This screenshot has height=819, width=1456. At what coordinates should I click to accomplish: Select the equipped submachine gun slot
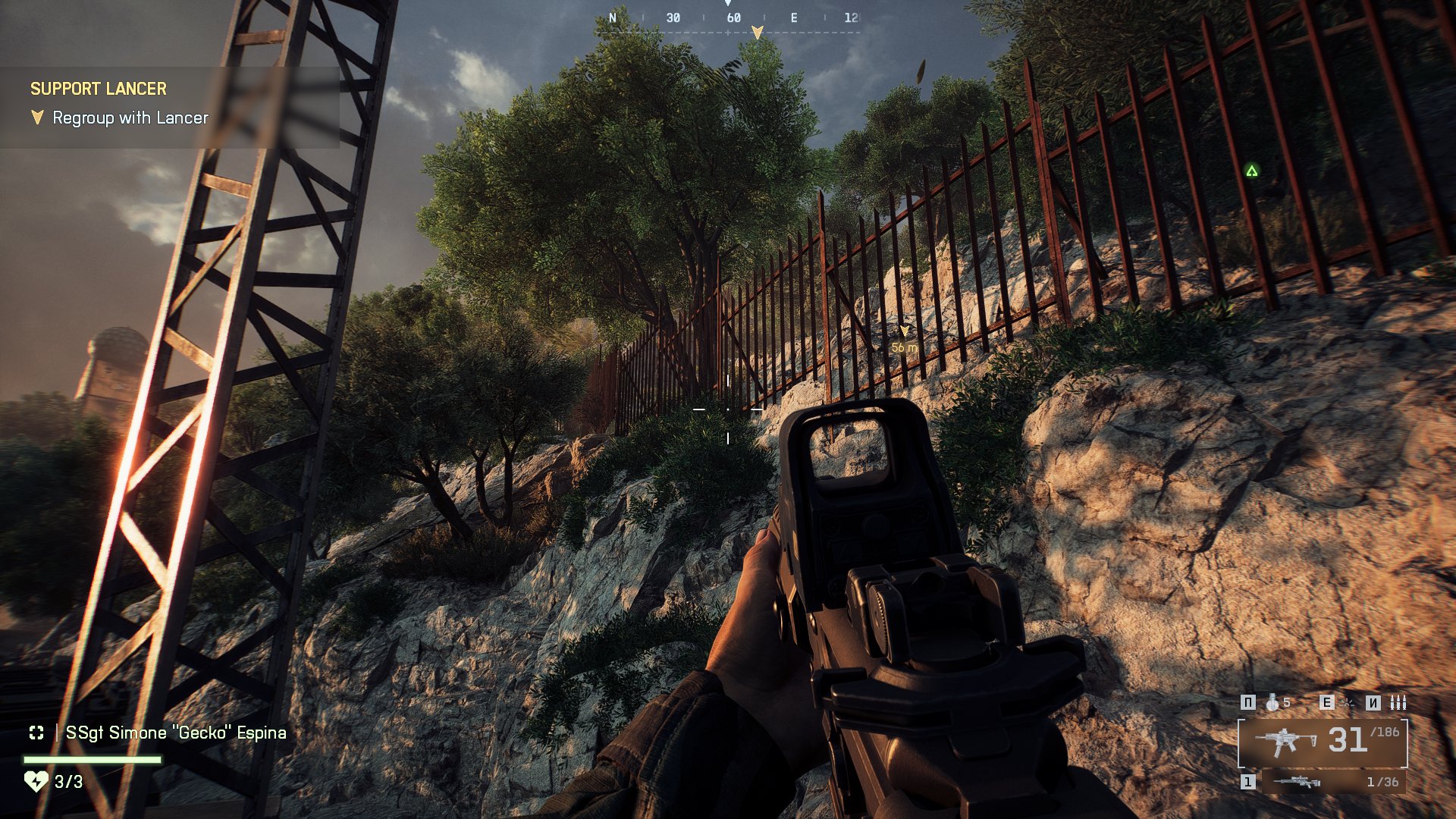[1323, 742]
